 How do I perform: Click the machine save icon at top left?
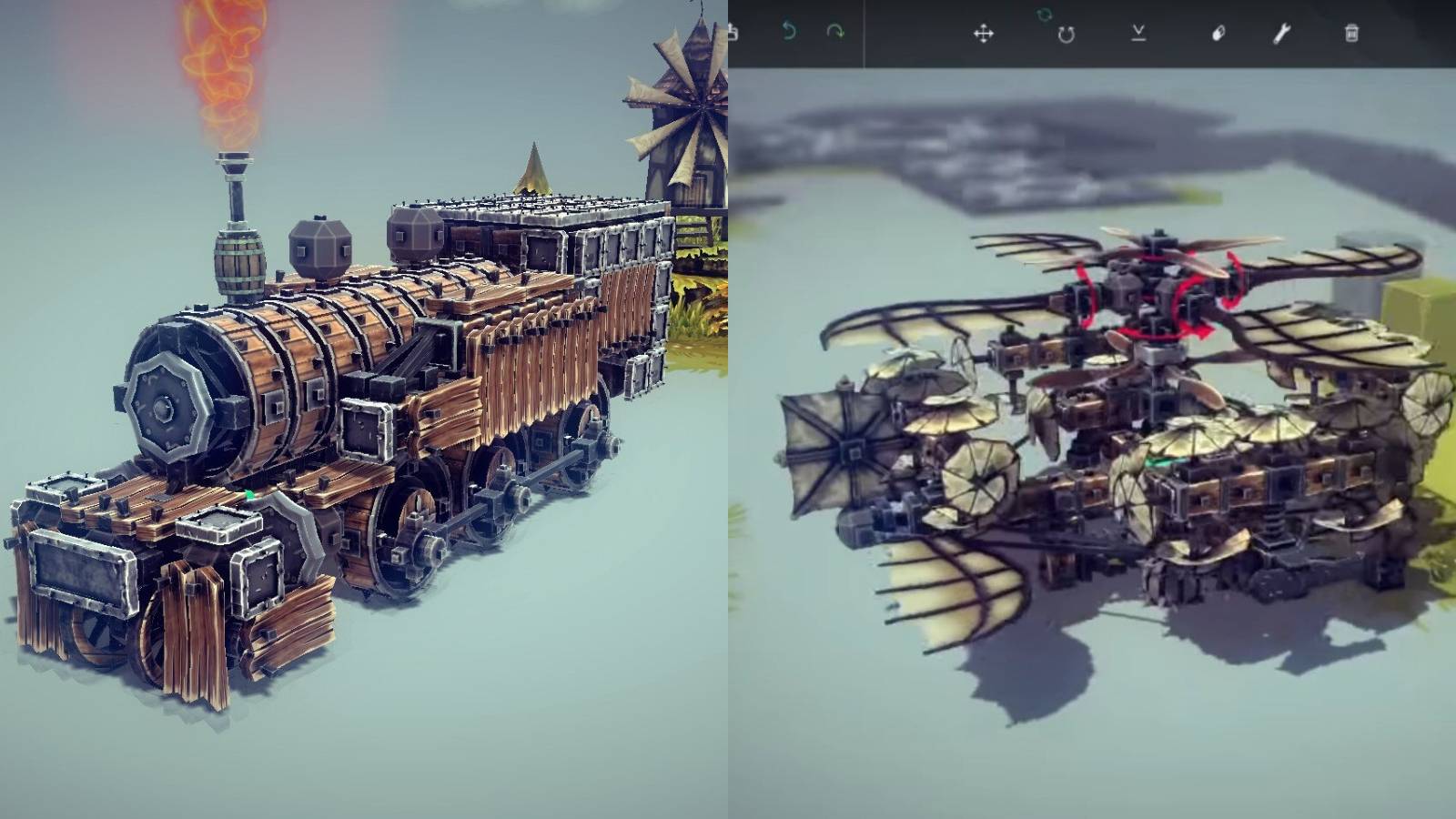click(733, 32)
